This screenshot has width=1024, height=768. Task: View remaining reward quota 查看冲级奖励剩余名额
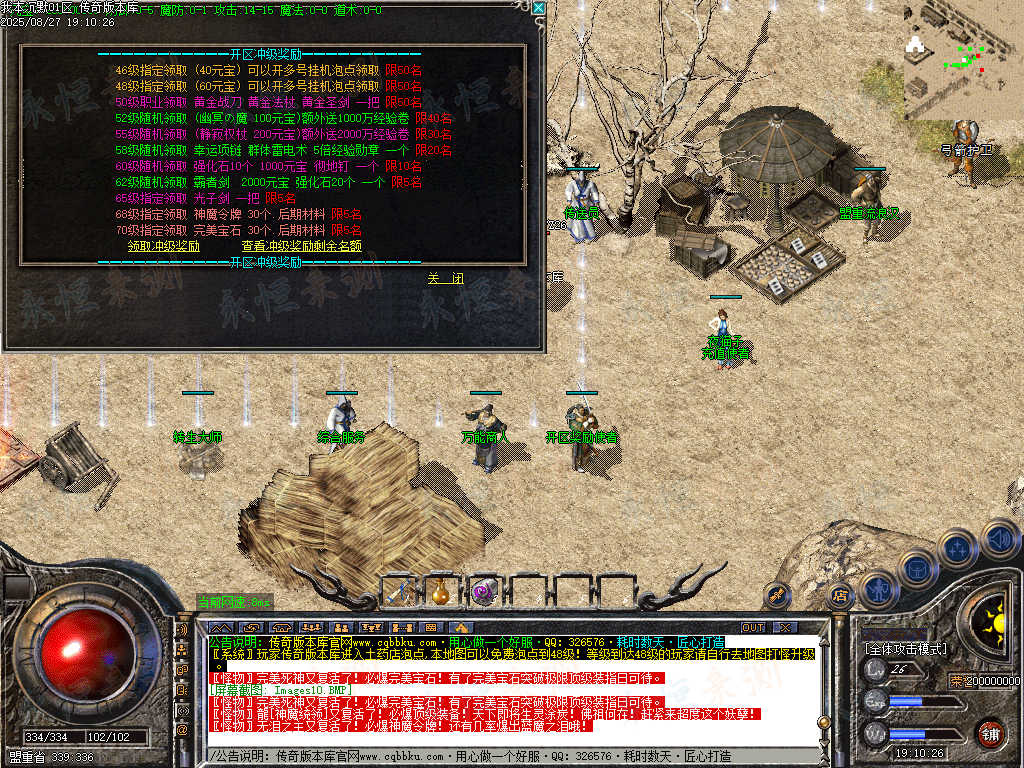301,245
